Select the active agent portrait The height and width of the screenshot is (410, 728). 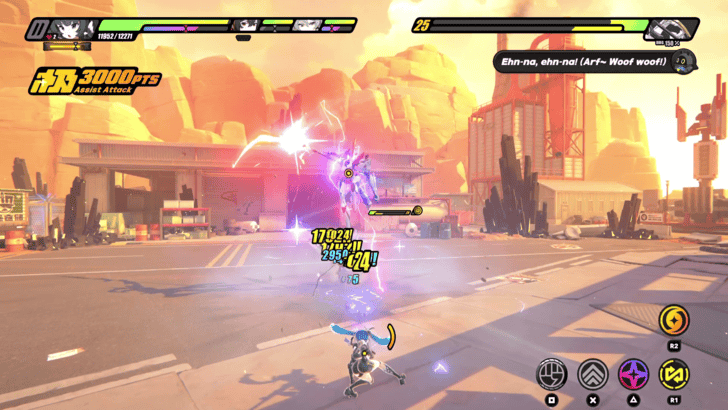pos(72,28)
